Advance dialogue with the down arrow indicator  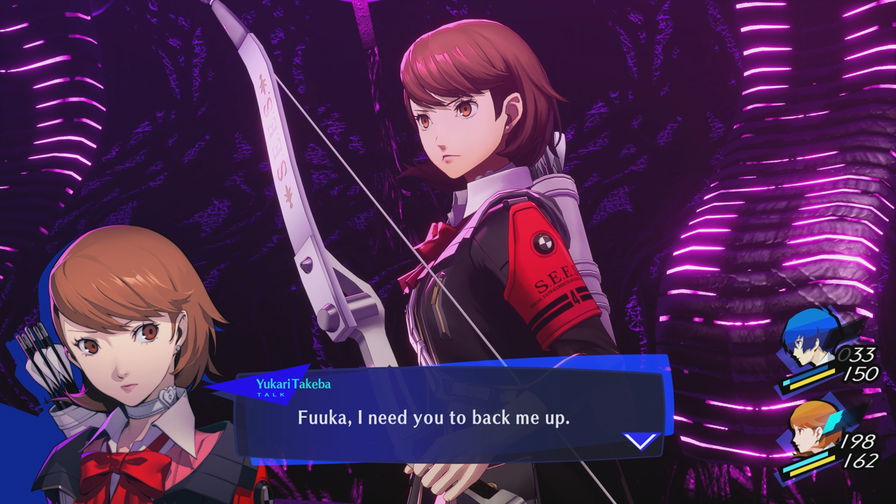pyautogui.click(x=639, y=439)
